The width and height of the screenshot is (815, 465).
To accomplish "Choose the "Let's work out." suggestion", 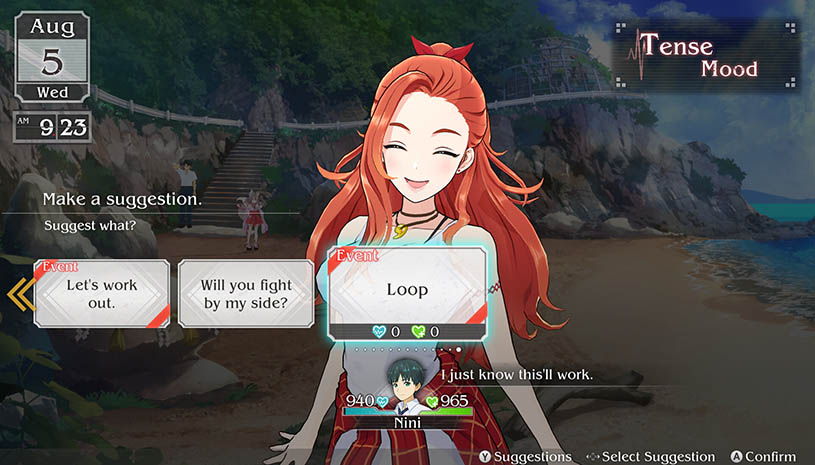I will click(x=101, y=293).
